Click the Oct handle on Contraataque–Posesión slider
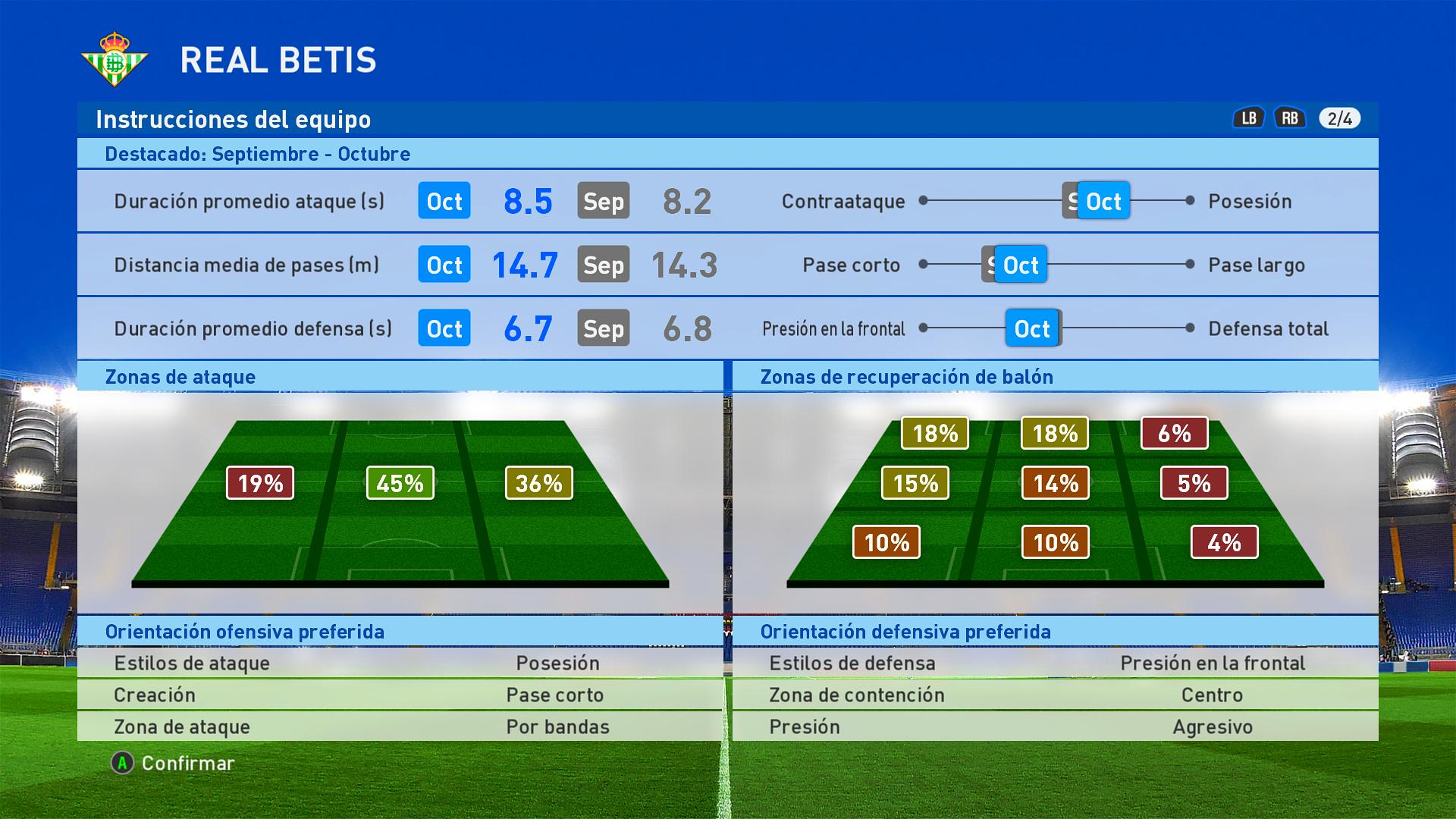 (x=1103, y=201)
